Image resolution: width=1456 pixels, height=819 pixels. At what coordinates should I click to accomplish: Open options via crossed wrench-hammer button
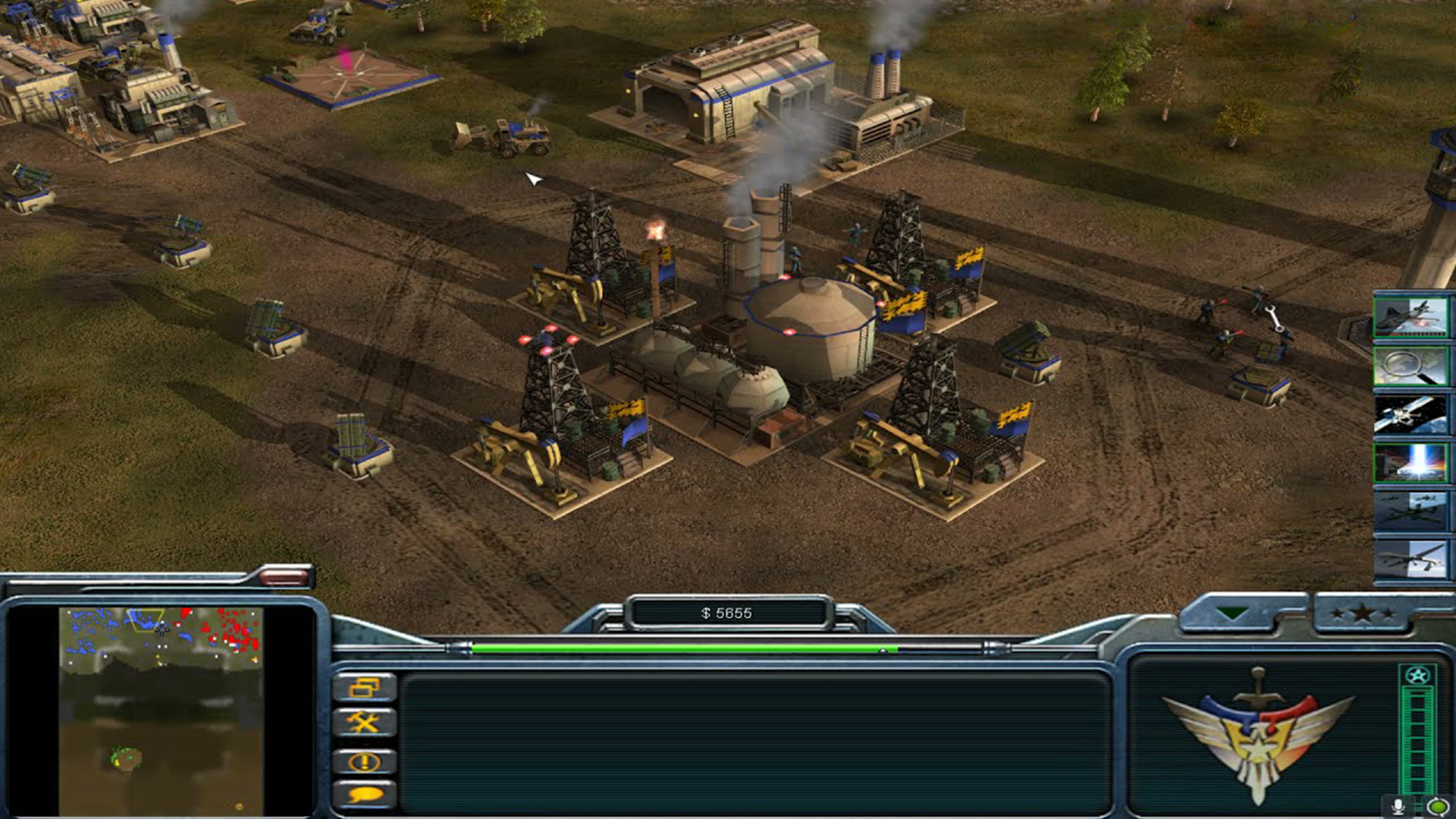coord(365,723)
